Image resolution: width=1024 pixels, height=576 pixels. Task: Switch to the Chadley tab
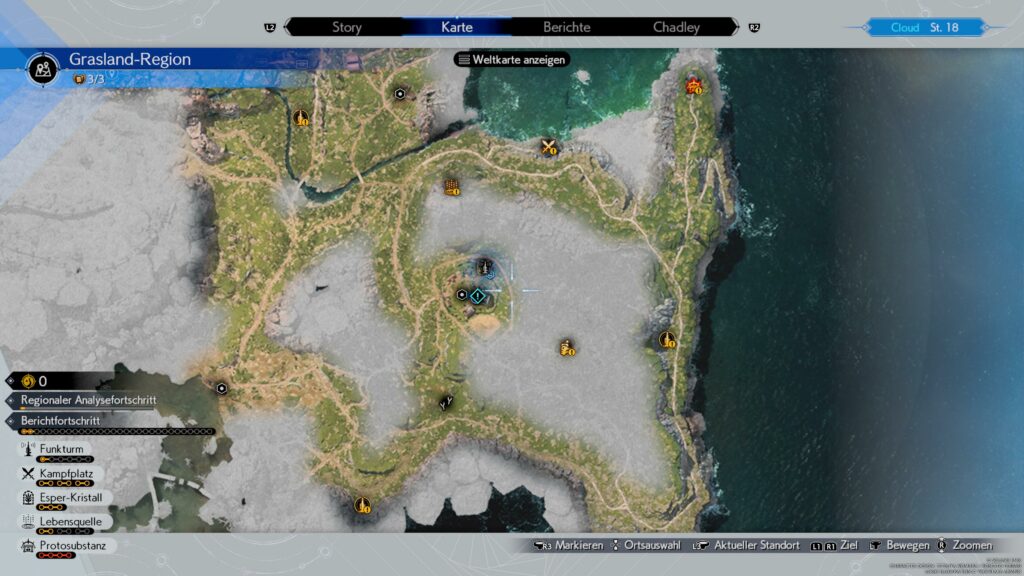[x=676, y=27]
